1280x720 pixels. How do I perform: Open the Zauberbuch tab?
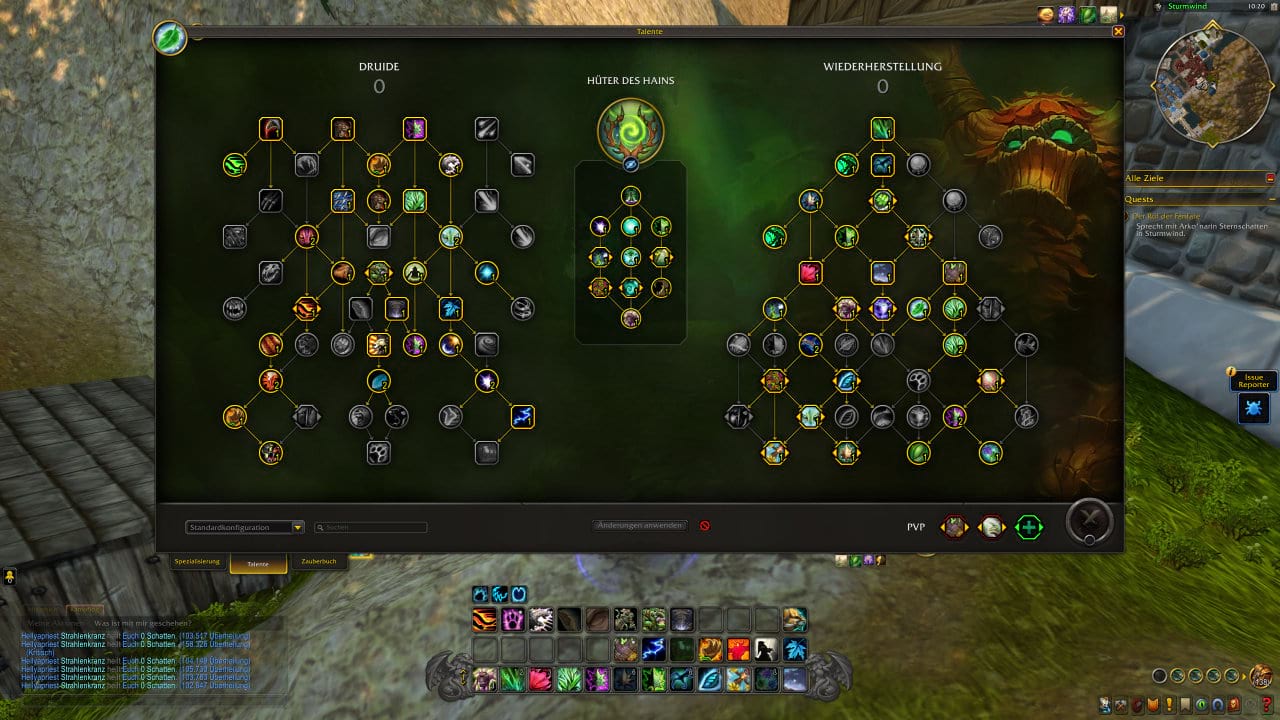point(320,562)
